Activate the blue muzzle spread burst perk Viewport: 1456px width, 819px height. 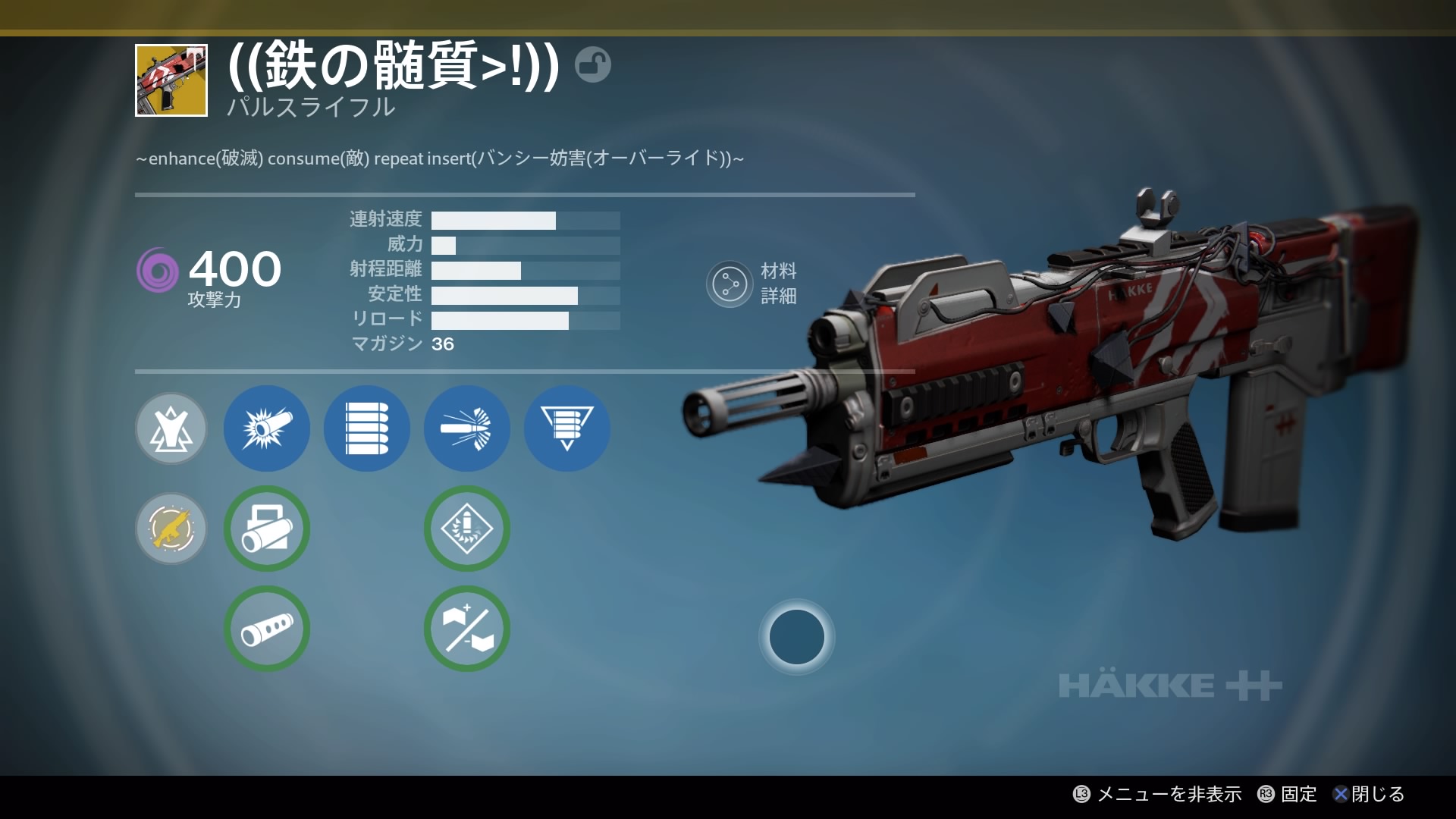click(x=467, y=428)
